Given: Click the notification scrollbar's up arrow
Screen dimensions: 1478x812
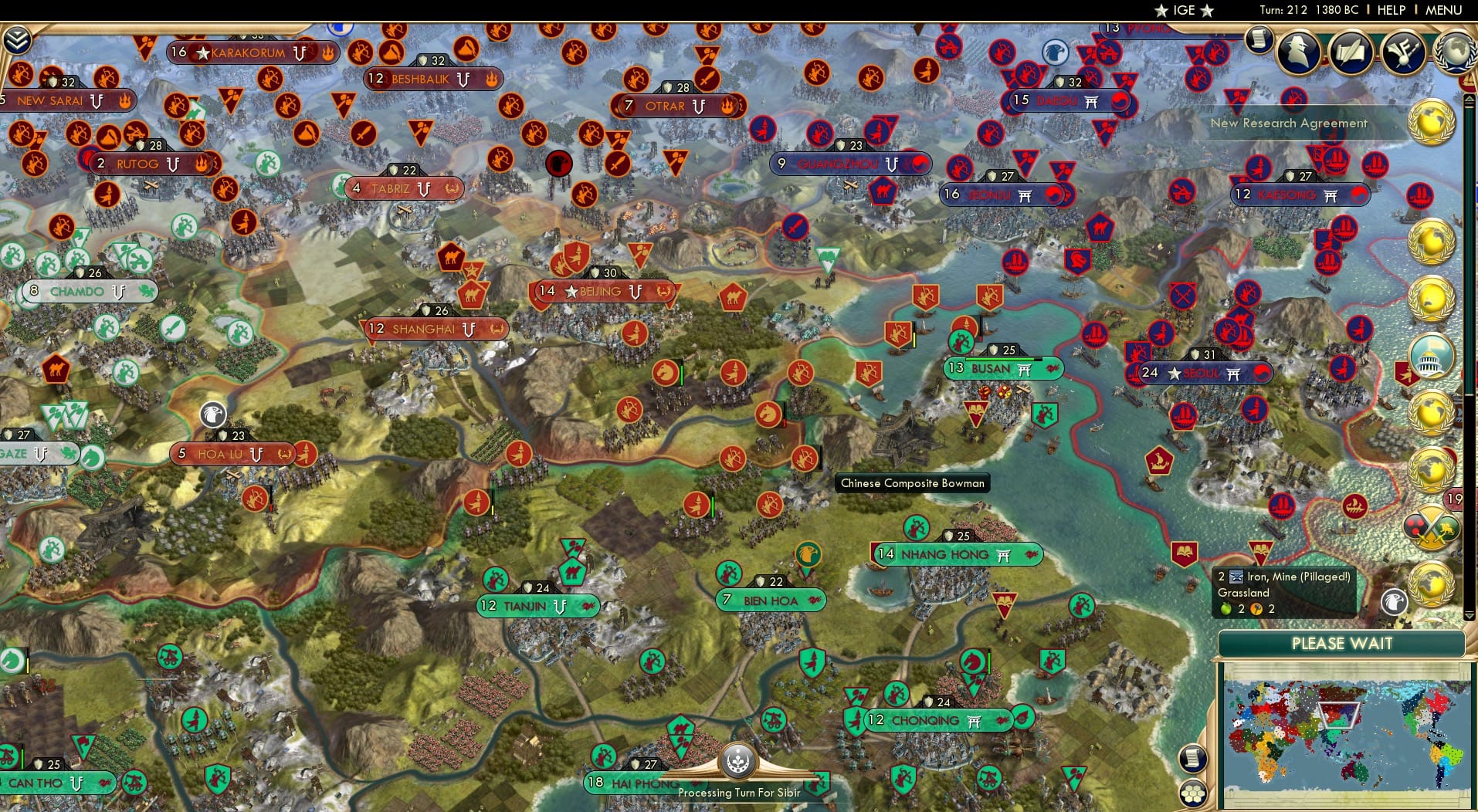Looking at the screenshot, I should pyautogui.click(x=1469, y=98).
